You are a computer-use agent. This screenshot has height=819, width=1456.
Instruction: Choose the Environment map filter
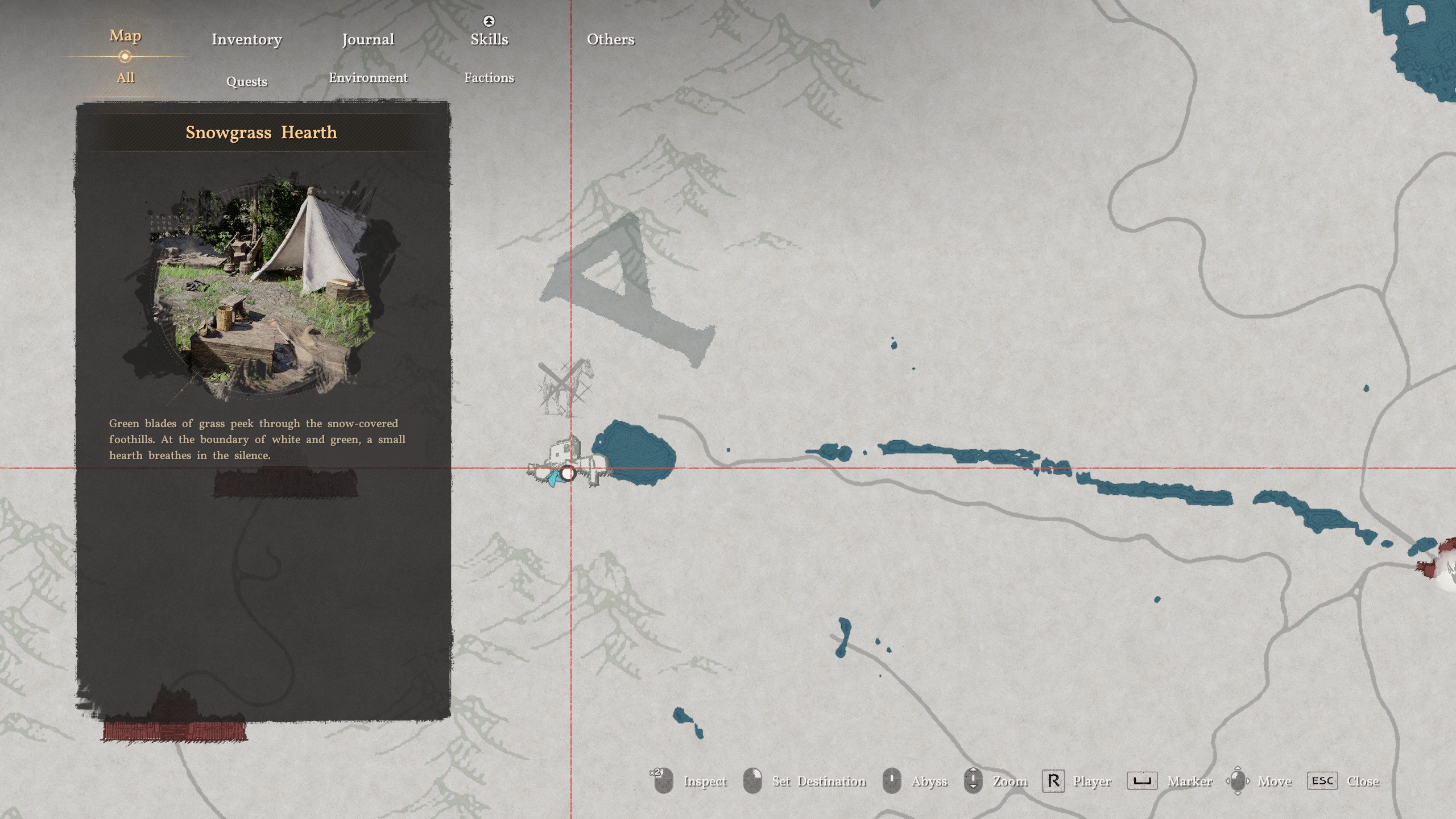(x=368, y=78)
